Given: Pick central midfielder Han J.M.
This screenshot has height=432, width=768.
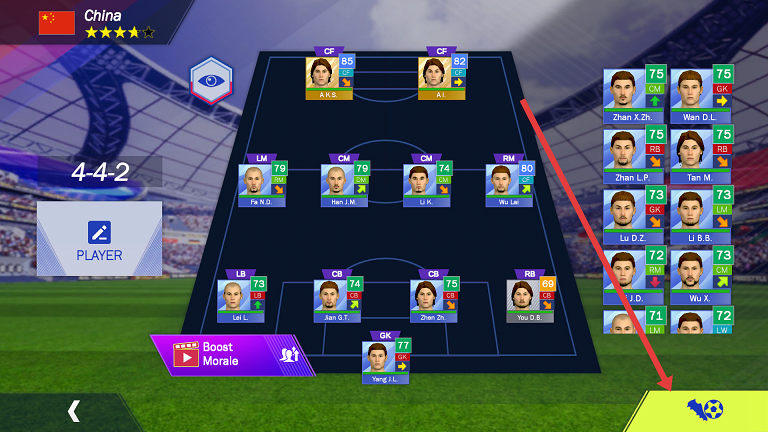Looking at the screenshot, I should pyautogui.click(x=345, y=183).
